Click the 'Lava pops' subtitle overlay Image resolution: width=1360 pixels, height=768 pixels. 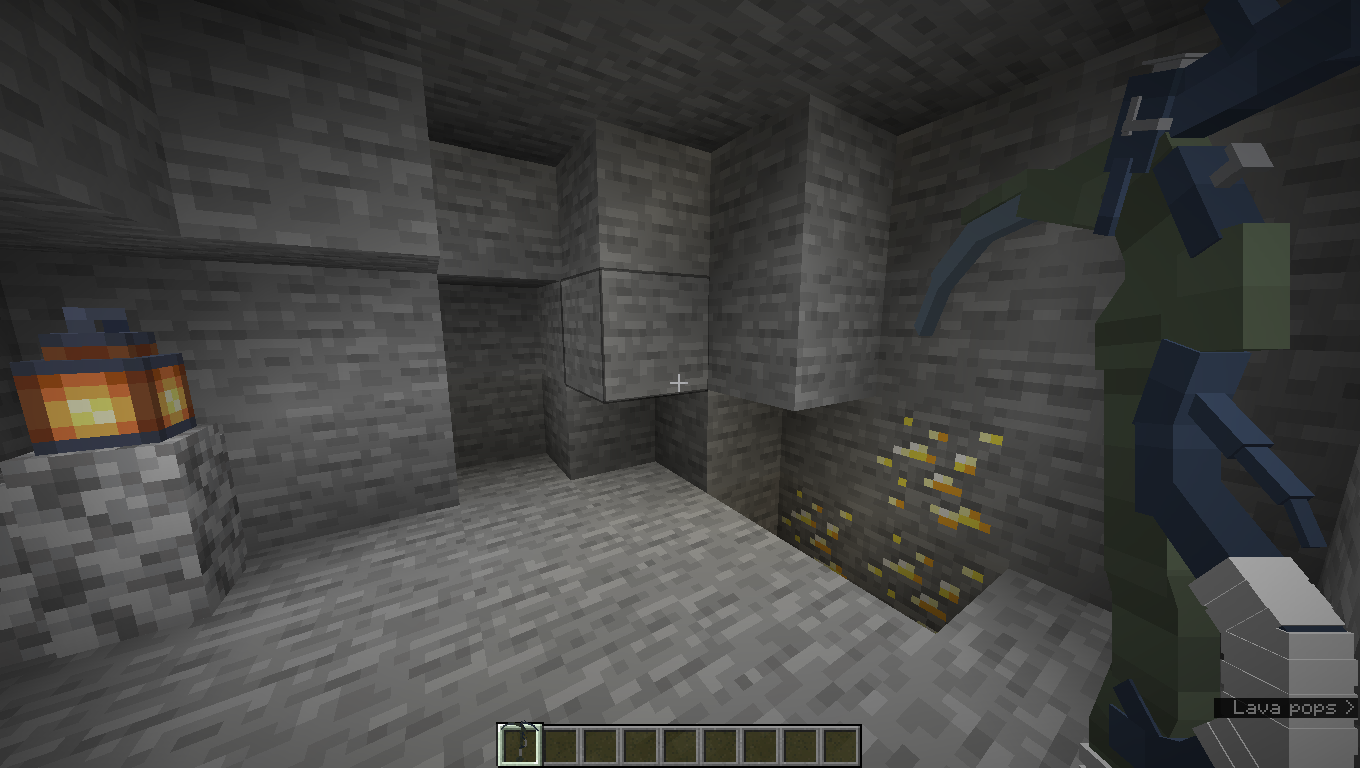point(1283,707)
